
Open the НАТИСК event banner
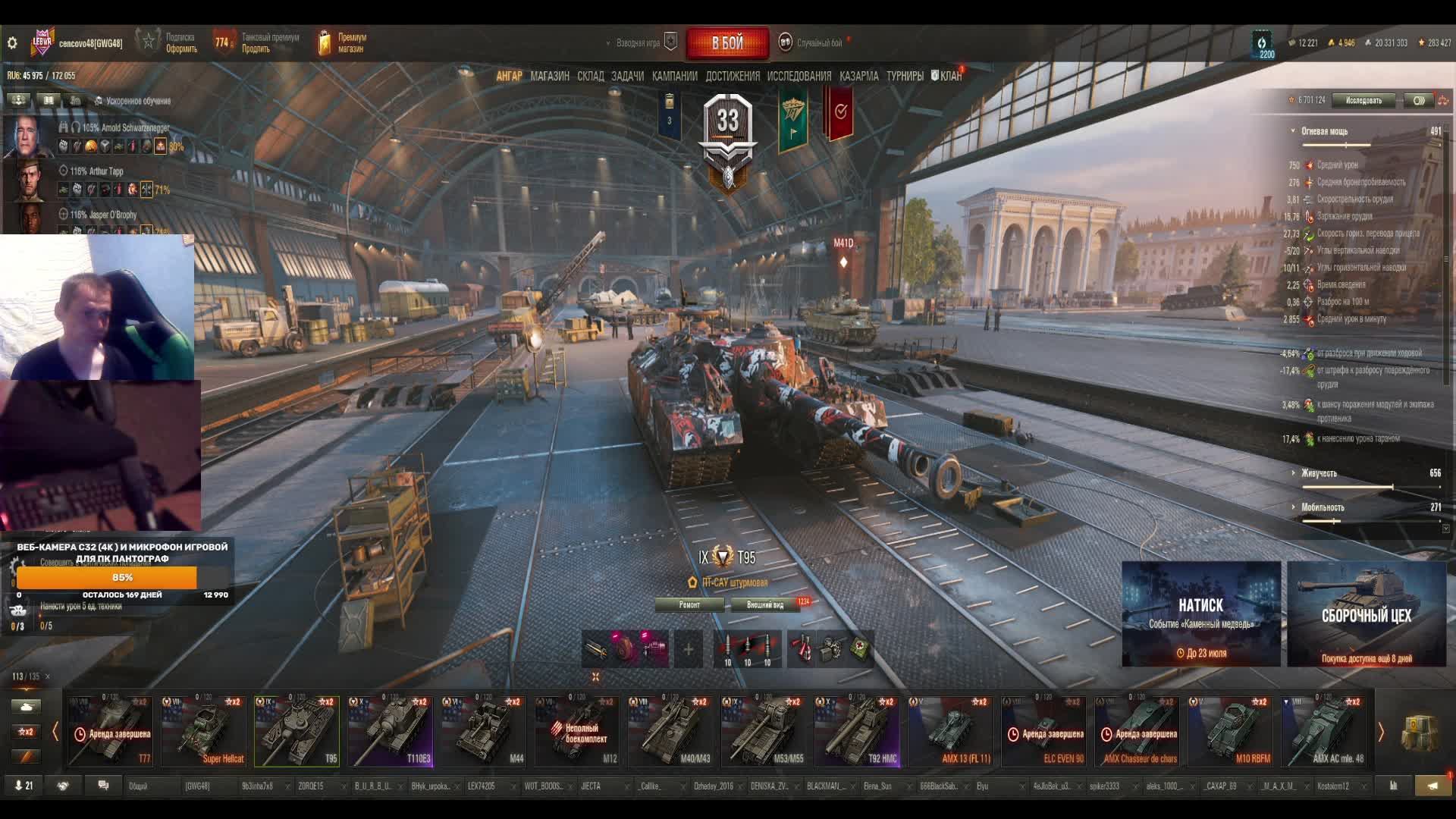(x=1201, y=613)
